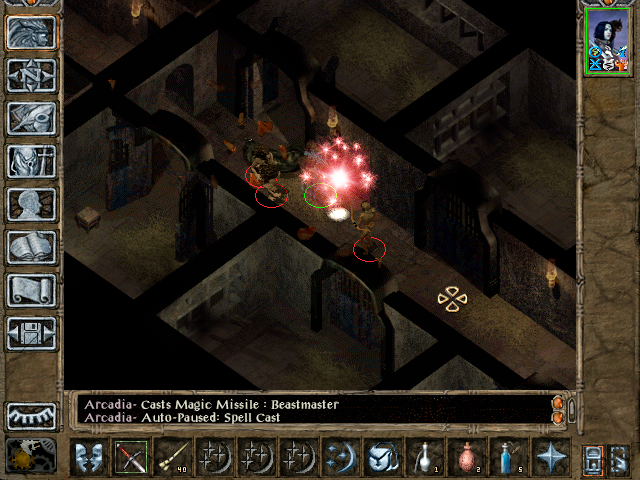This screenshot has height=480, width=640.
Task: Select the weapon slot with 40 ammunition
Action: 173,457
